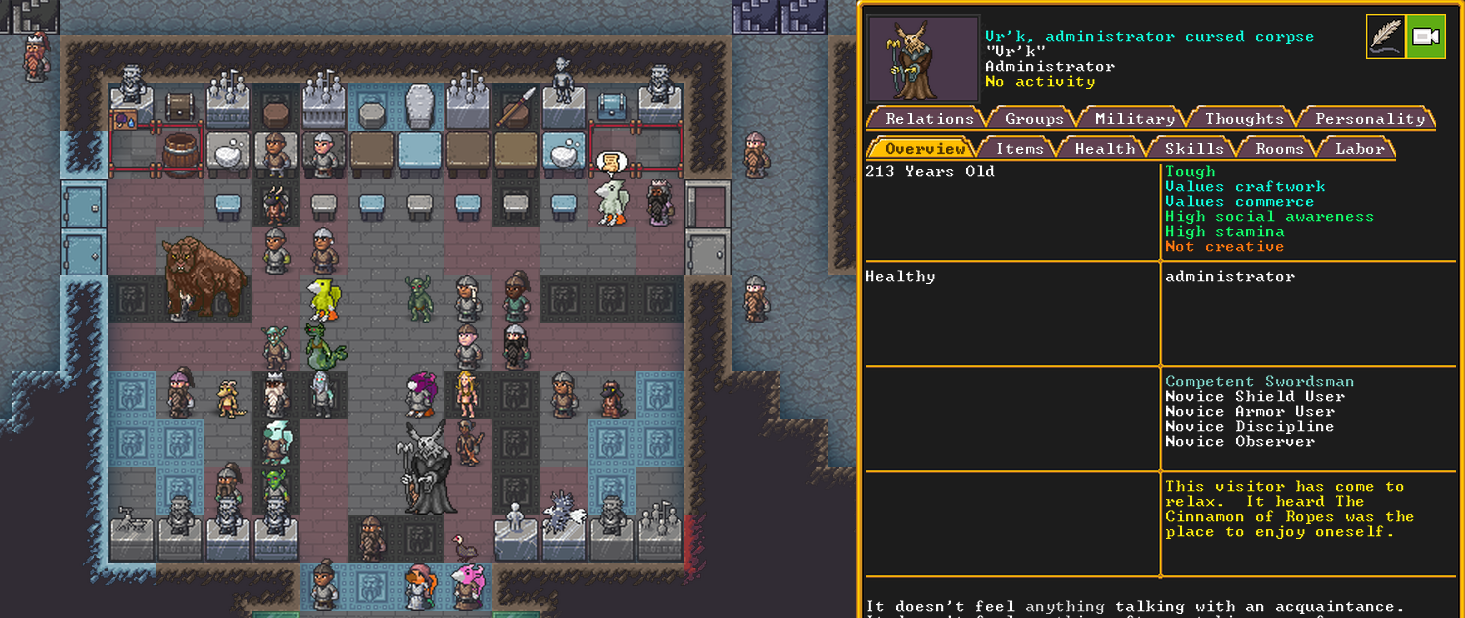This screenshot has height=618, width=1465.
Task: Switch to the Groups tab
Action: [1034, 119]
